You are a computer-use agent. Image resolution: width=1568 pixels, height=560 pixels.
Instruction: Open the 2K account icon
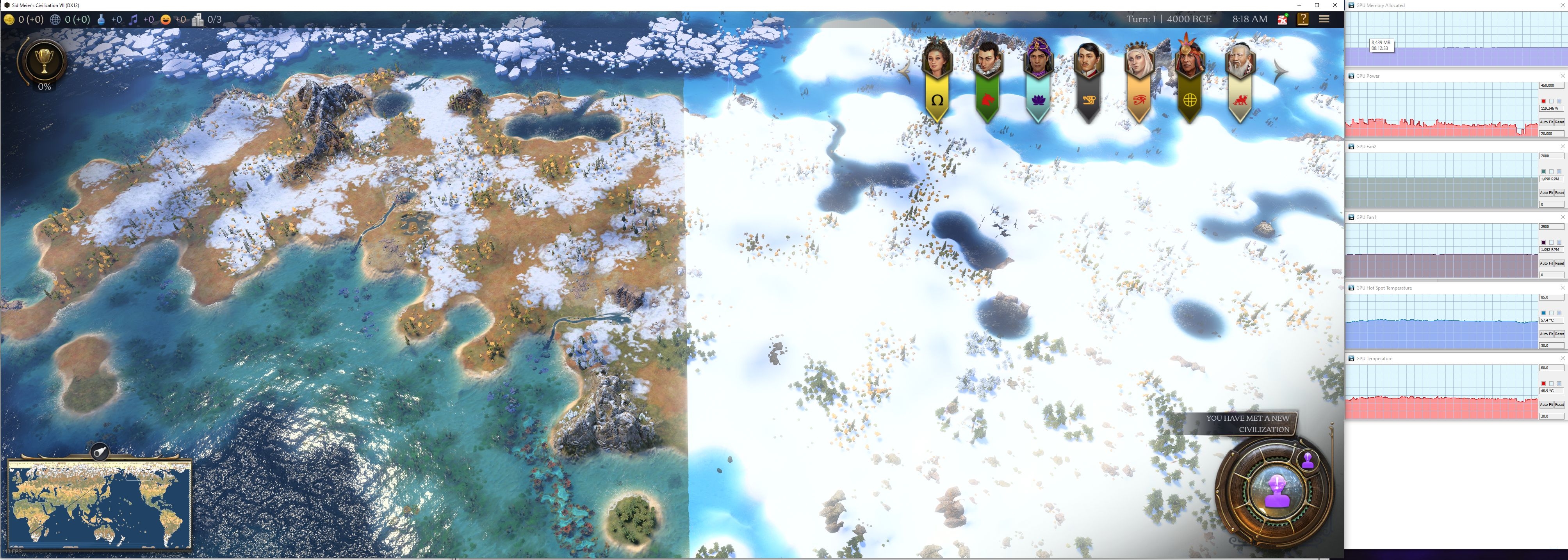(1283, 20)
